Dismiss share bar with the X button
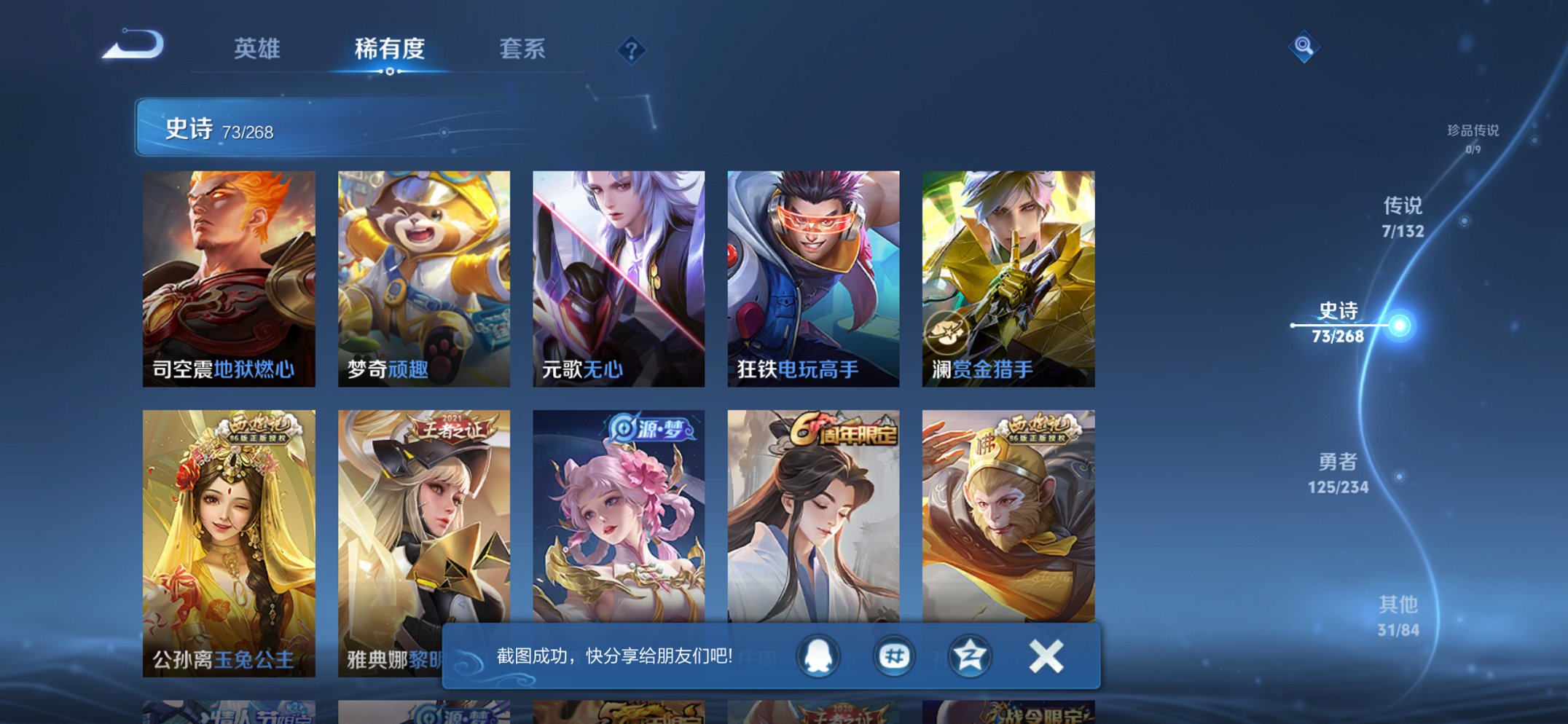Screen dimensions: 1568x724 pos(1045,656)
